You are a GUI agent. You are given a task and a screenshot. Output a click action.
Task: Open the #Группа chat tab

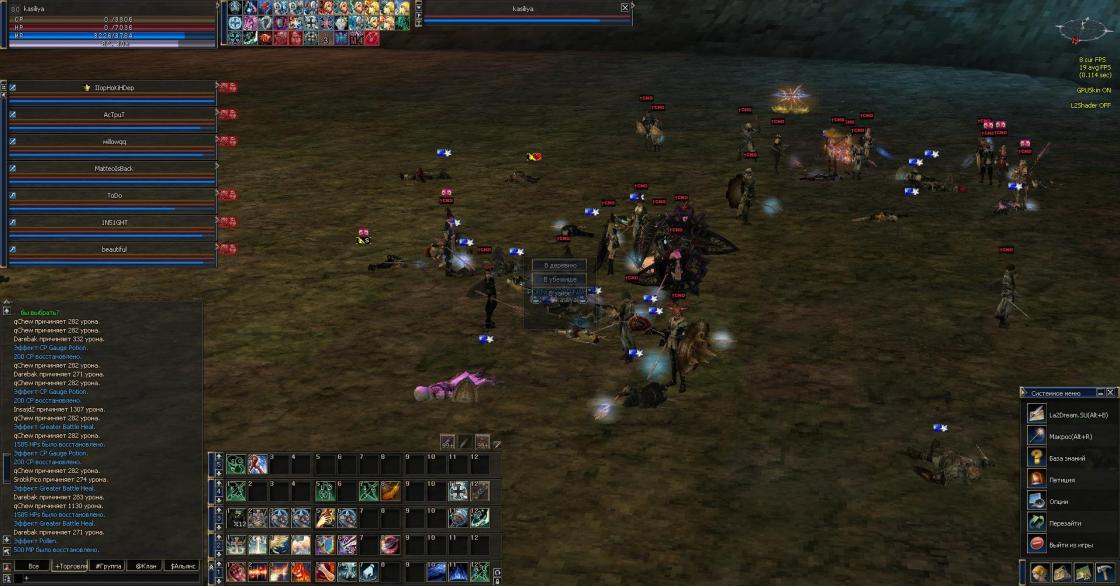coord(108,566)
